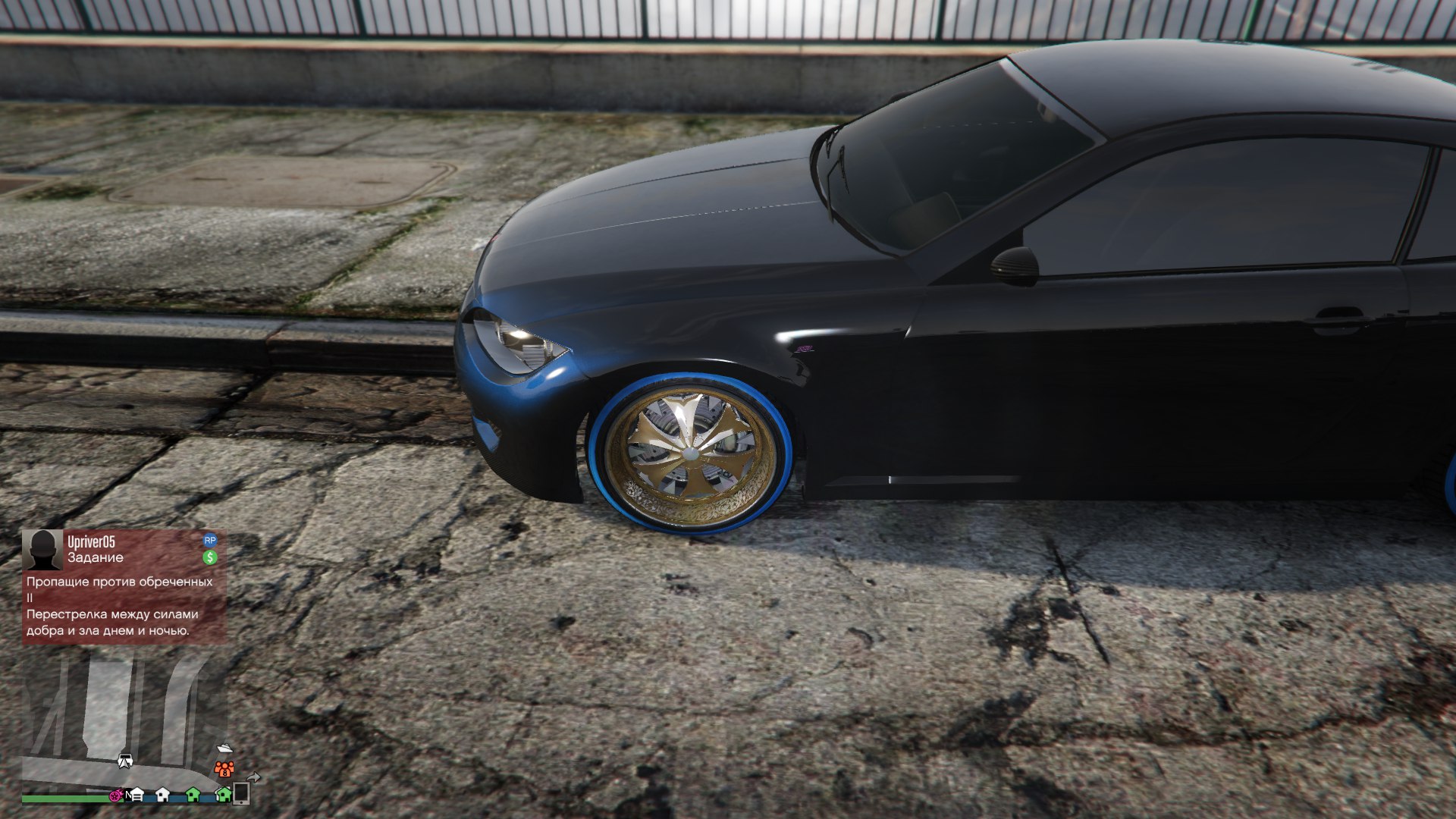Click the grey curved arrow icon
Viewport: 1456px width, 819px height.
pos(254,777)
